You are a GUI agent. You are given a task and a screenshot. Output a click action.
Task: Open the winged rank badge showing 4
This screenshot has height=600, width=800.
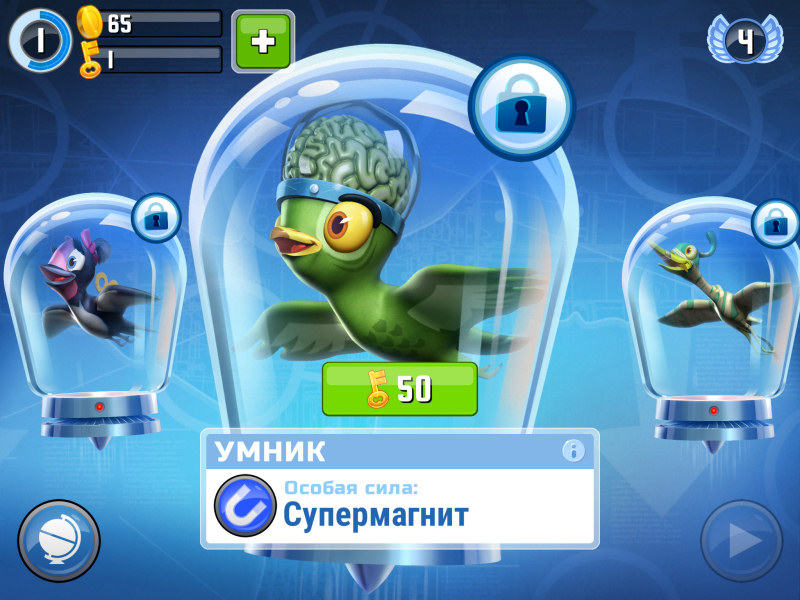pyautogui.click(x=745, y=40)
